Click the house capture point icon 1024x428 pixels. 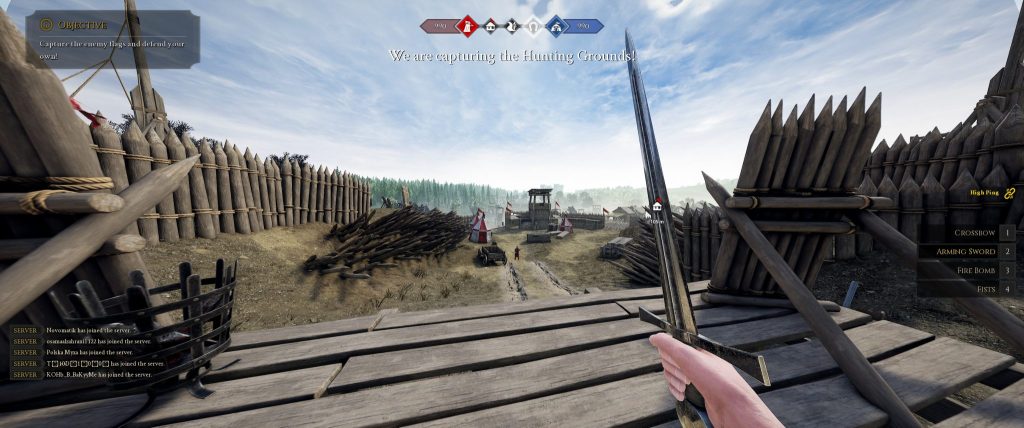[490, 26]
